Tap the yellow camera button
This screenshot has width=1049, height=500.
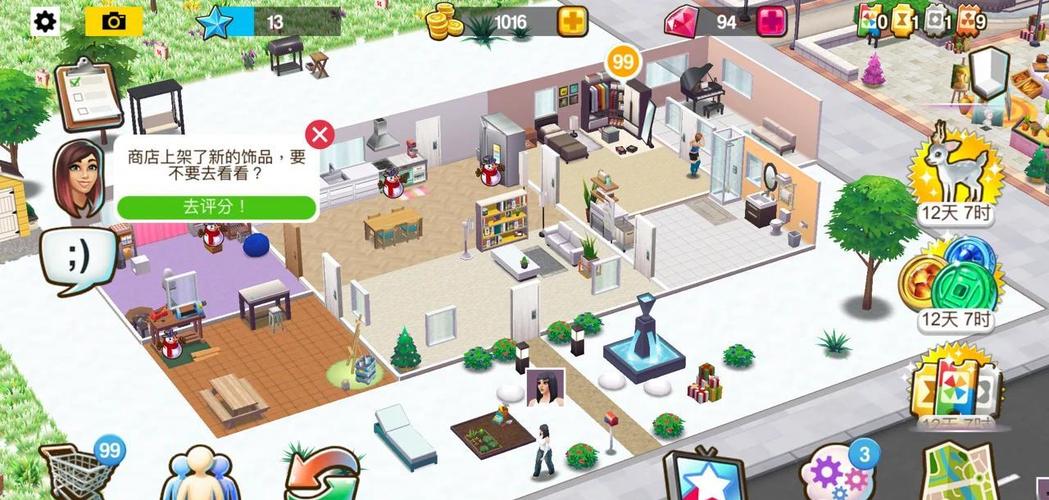tap(114, 22)
